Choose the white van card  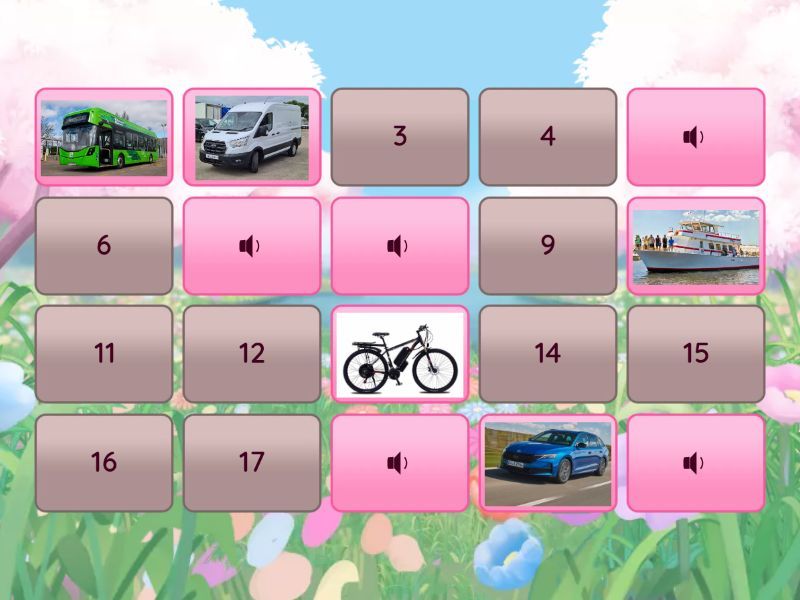coord(252,137)
